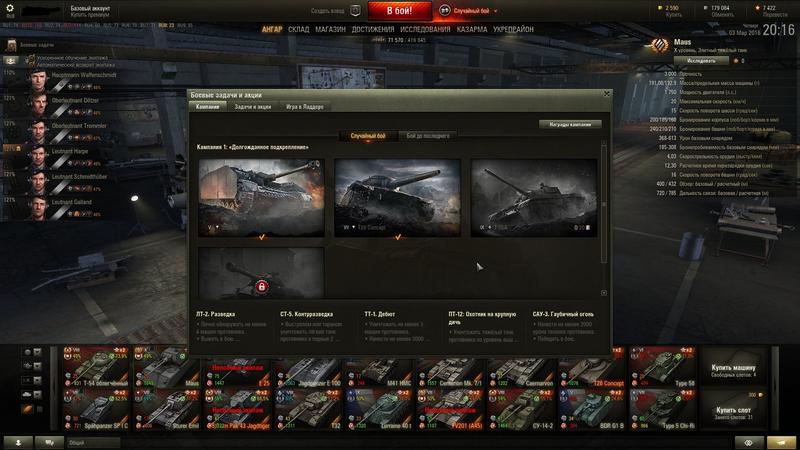Go to the ДОСТИЖЕНИЯ section
Image resolution: width=800 pixels, height=450 pixels.
click(x=372, y=30)
